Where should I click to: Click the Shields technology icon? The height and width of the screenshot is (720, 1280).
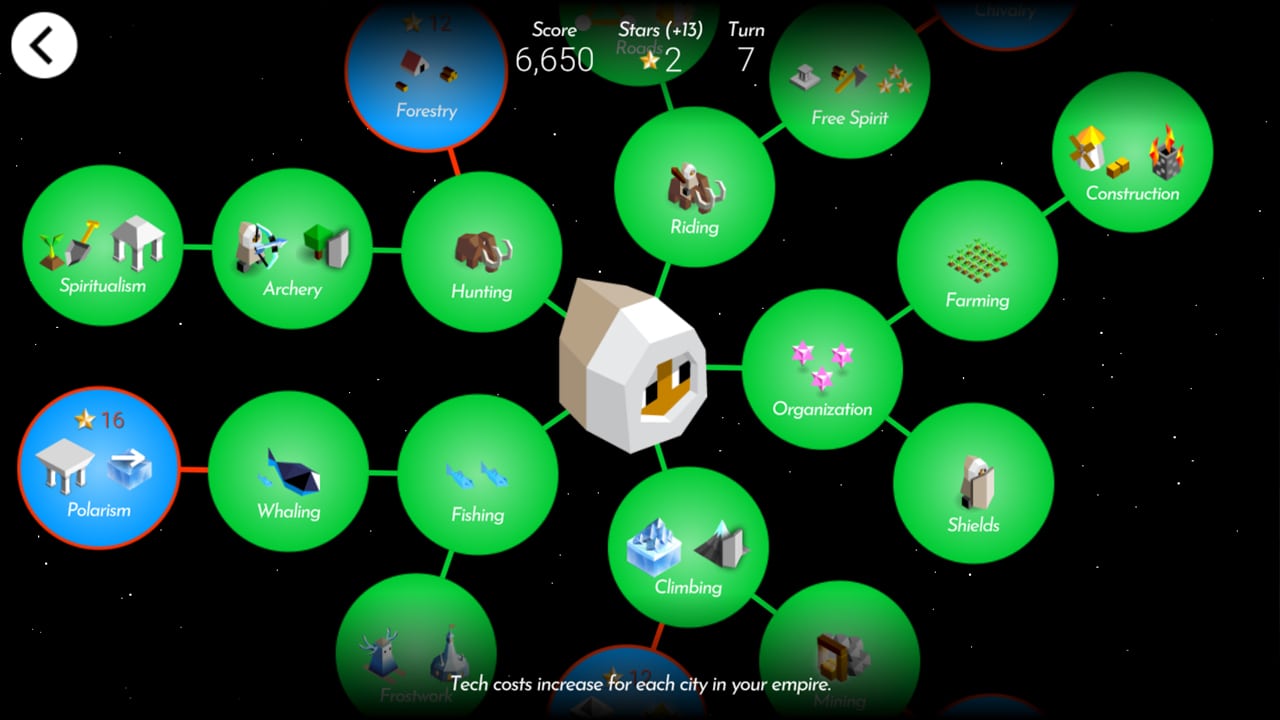(x=972, y=487)
